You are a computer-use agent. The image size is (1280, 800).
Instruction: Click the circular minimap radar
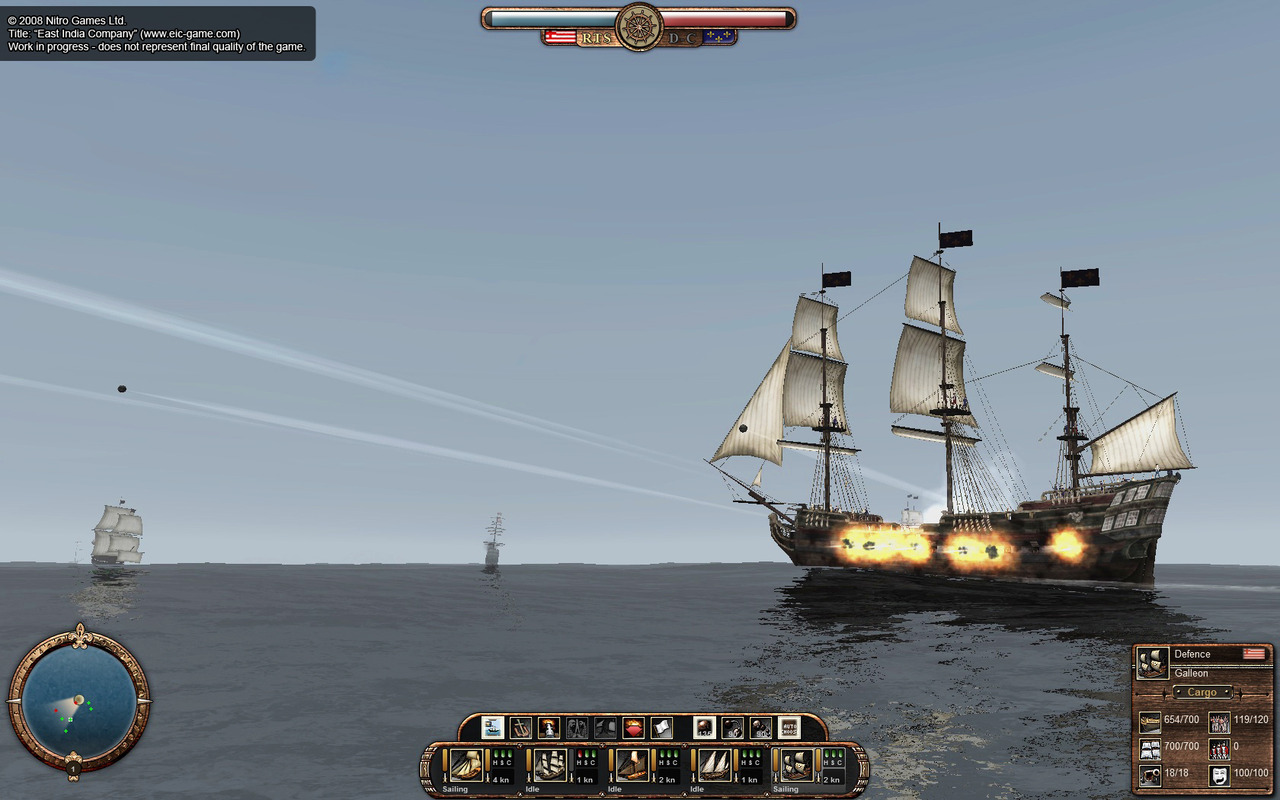point(78,697)
